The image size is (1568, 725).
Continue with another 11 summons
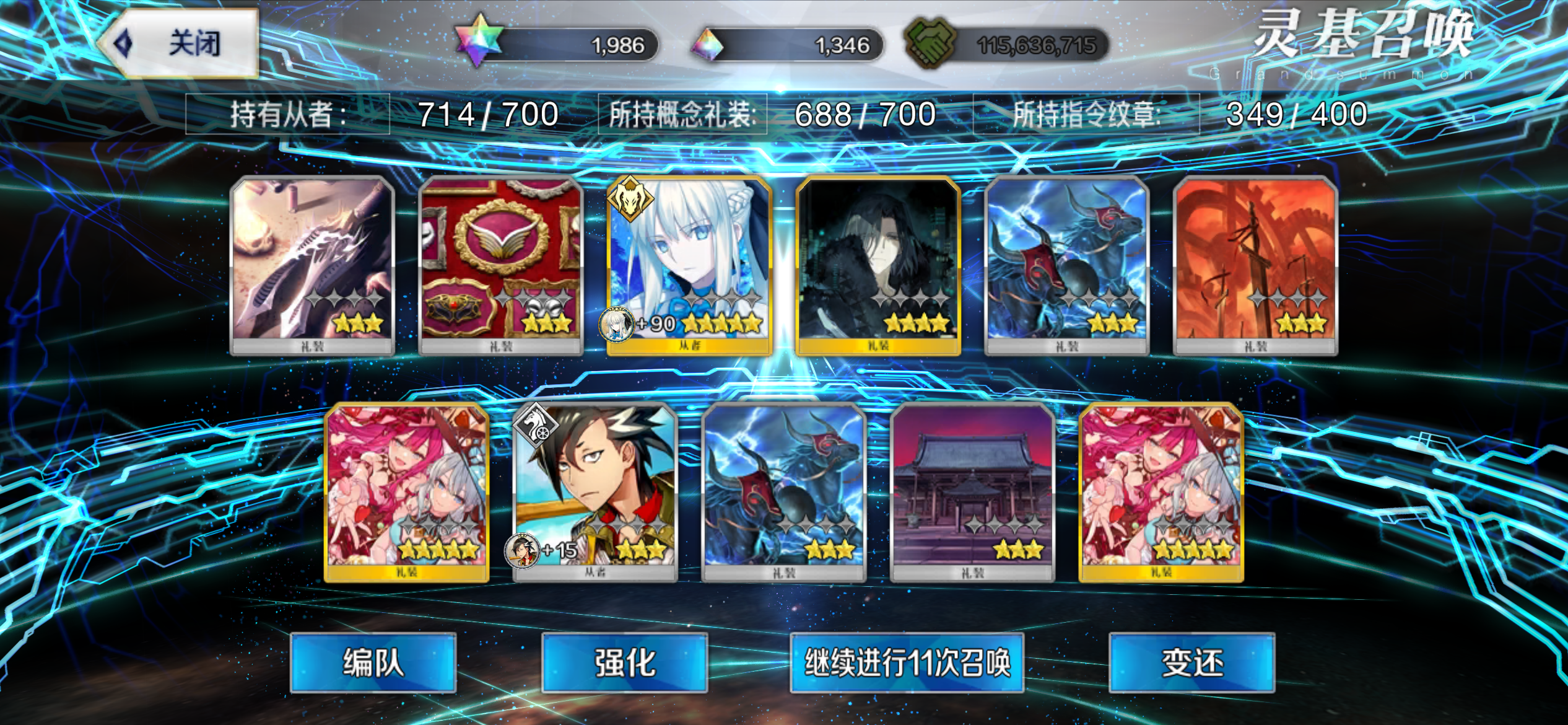907,662
